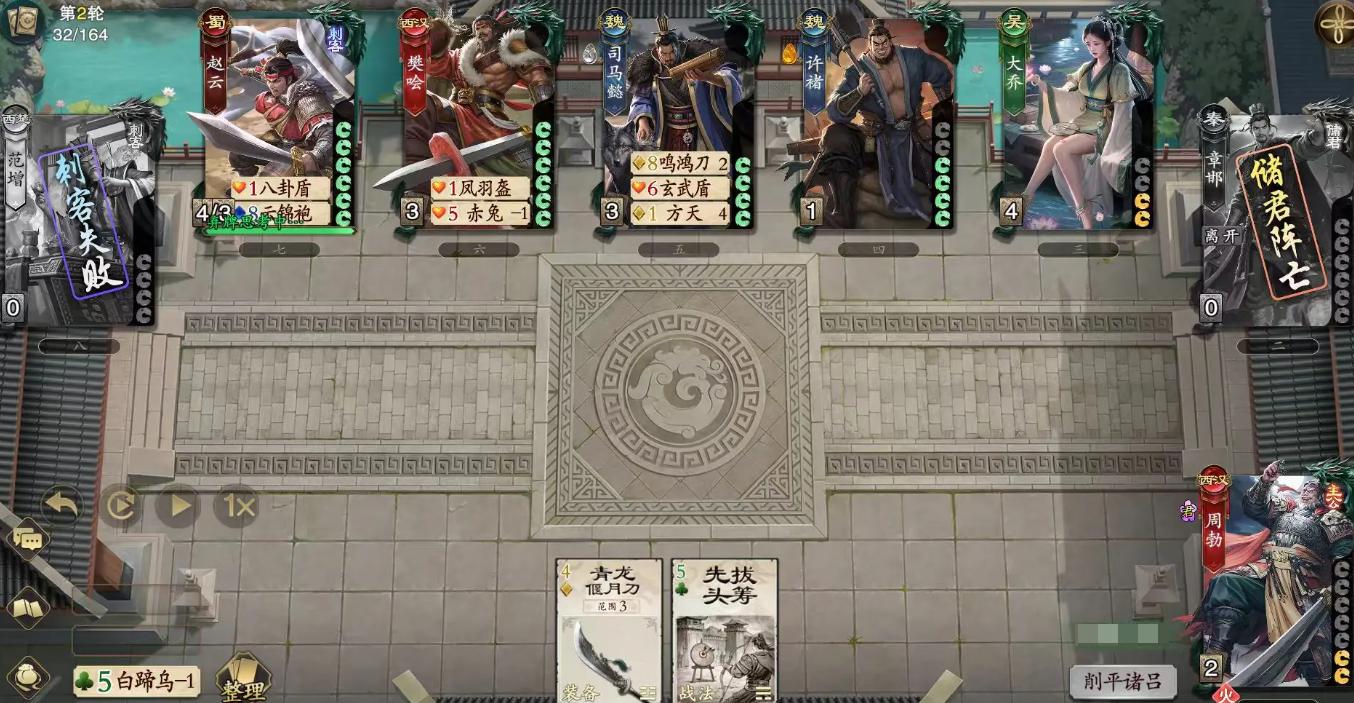This screenshot has width=1354, height=703.
Task: Click the play button
Action: [x=179, y=505]
